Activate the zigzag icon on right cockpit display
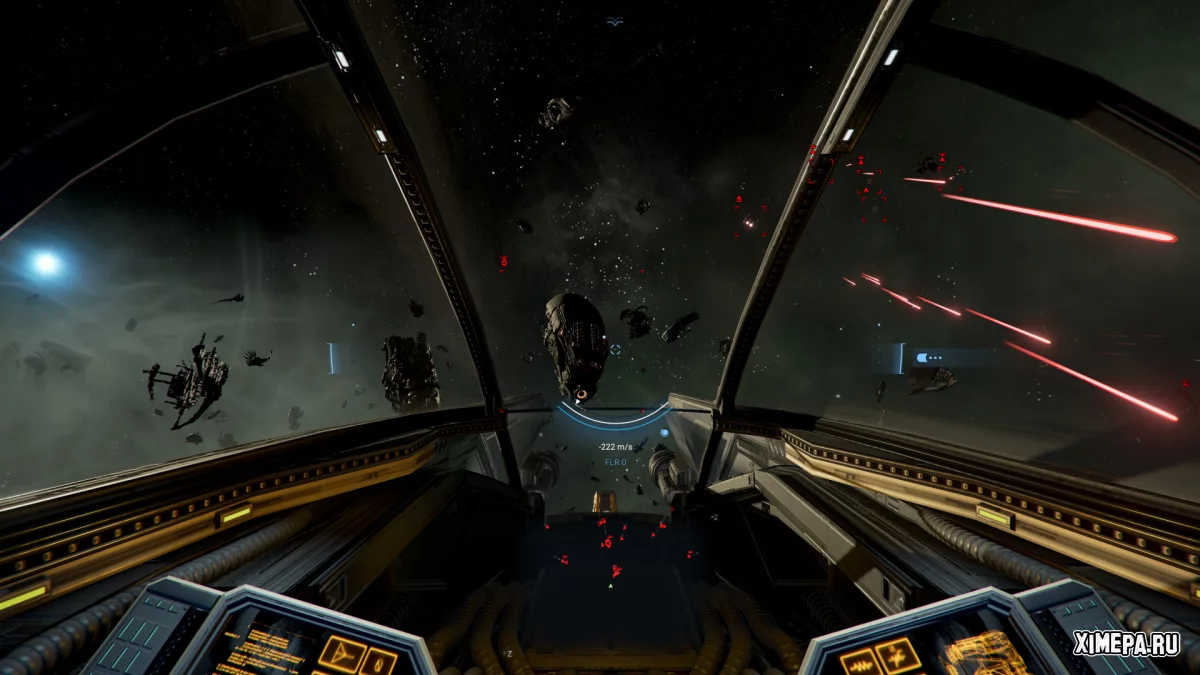1200x675 pixels. point(898,655)
